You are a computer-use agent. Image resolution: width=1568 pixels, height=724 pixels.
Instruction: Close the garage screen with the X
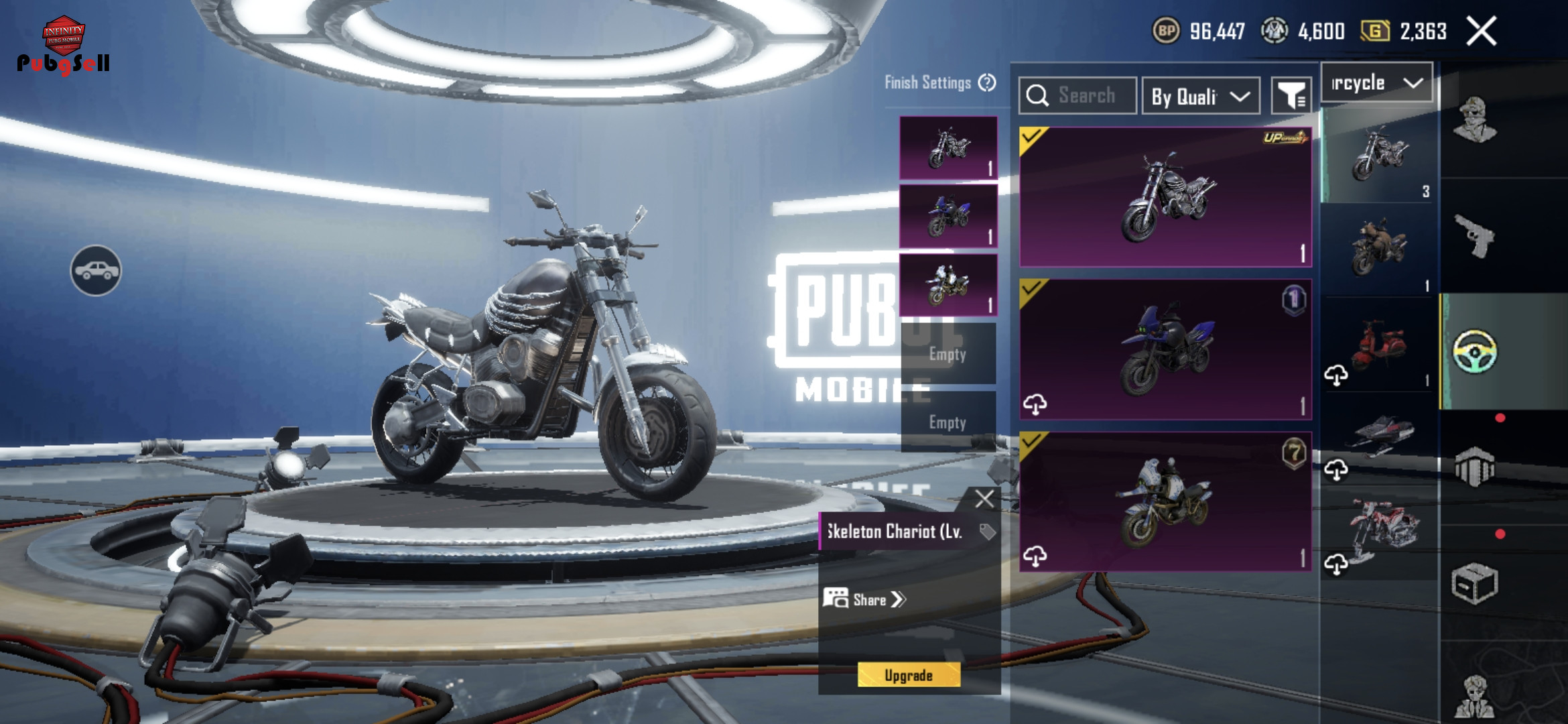click(x=1481, y=32)
